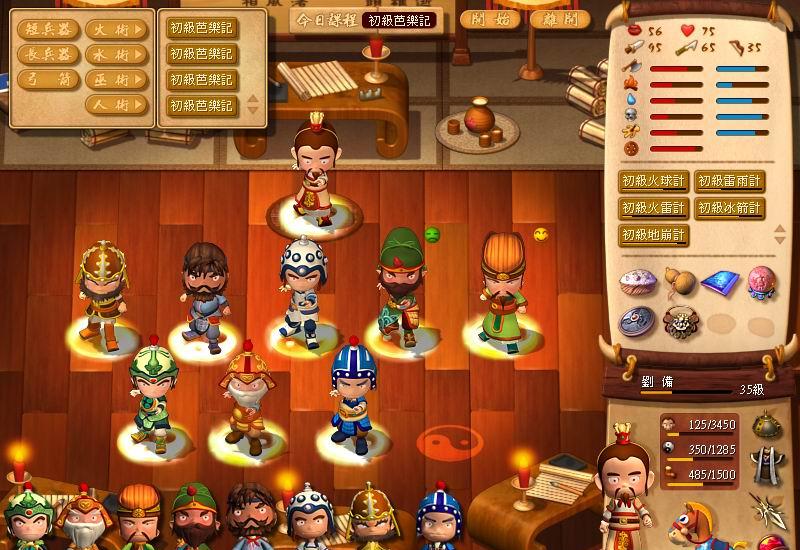Viewport: 800px width, 550px height.
Task: Expand the 人術 submenu
Action: point(116,104)
